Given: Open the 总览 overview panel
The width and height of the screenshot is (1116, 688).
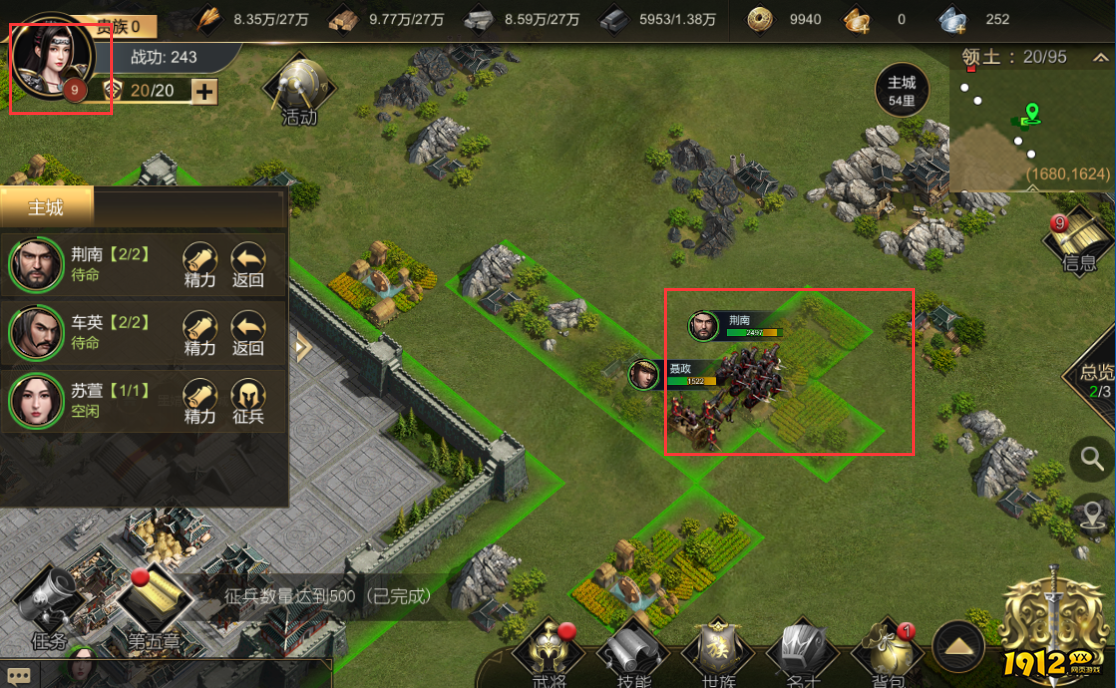Looking at the screenshot, I should click(x=1096, y=378).
